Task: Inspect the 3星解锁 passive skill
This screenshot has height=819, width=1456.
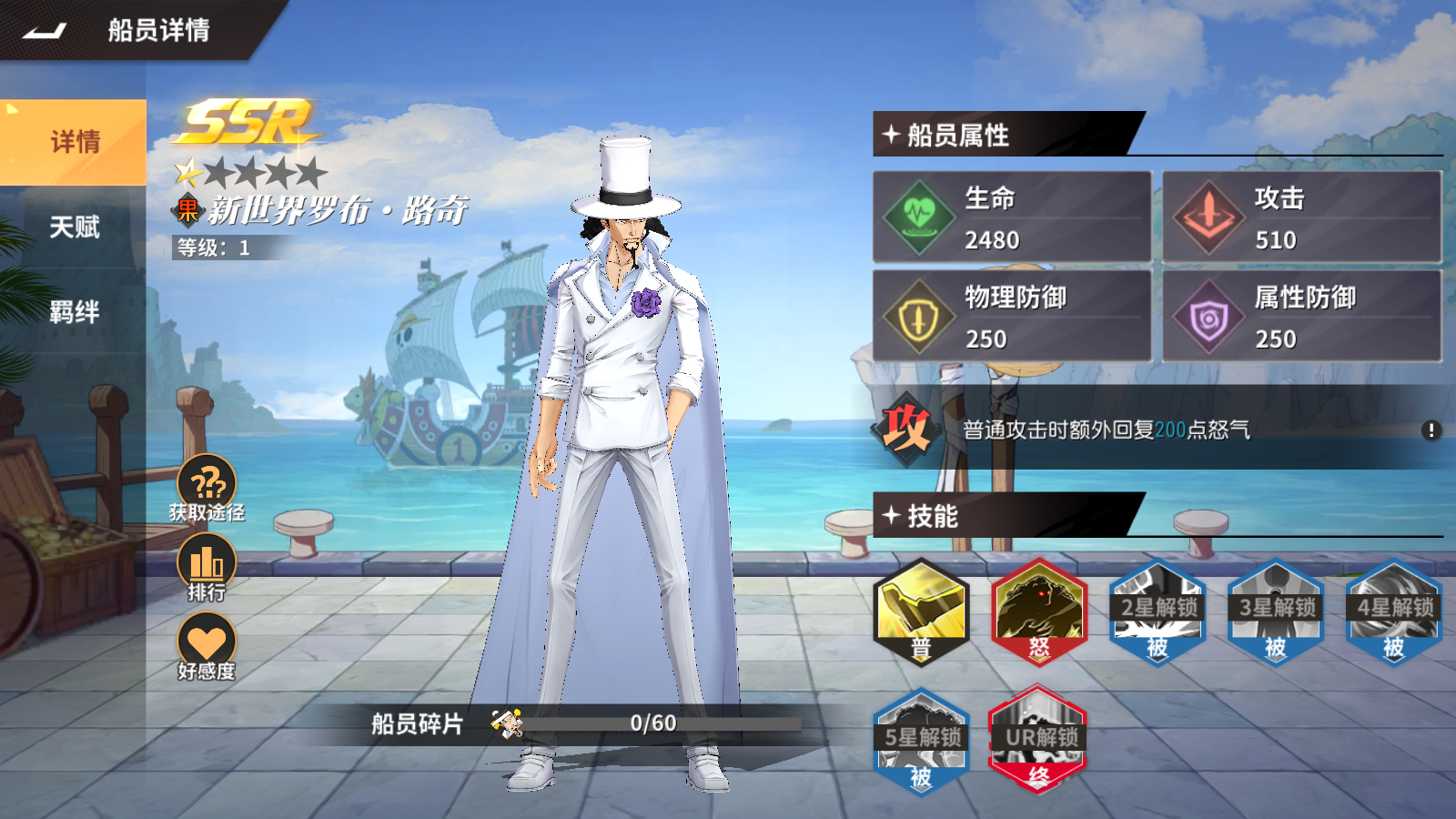Action: (1276, 612)
